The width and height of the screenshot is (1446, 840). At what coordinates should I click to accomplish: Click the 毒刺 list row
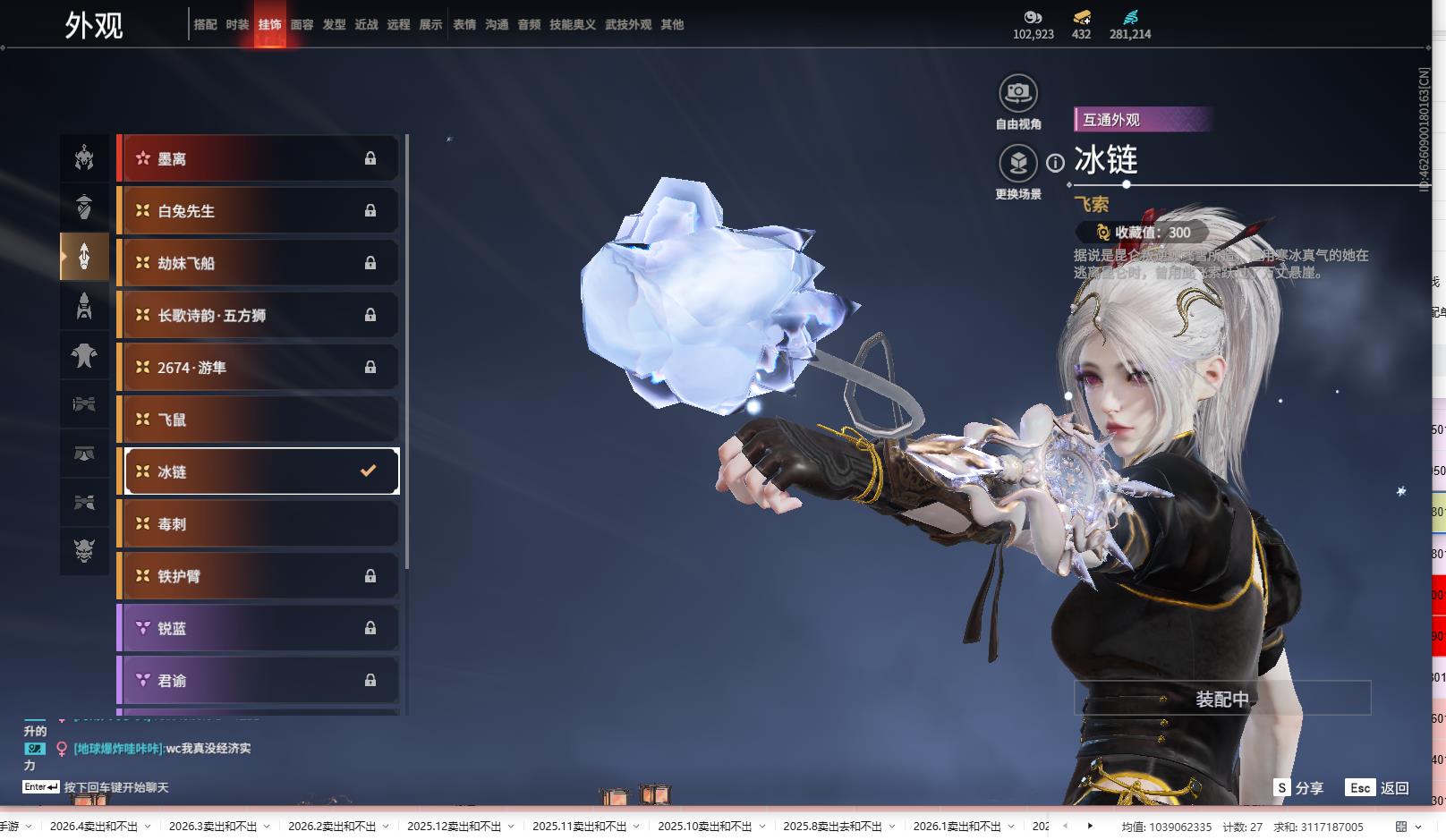[x=259, y=524]
